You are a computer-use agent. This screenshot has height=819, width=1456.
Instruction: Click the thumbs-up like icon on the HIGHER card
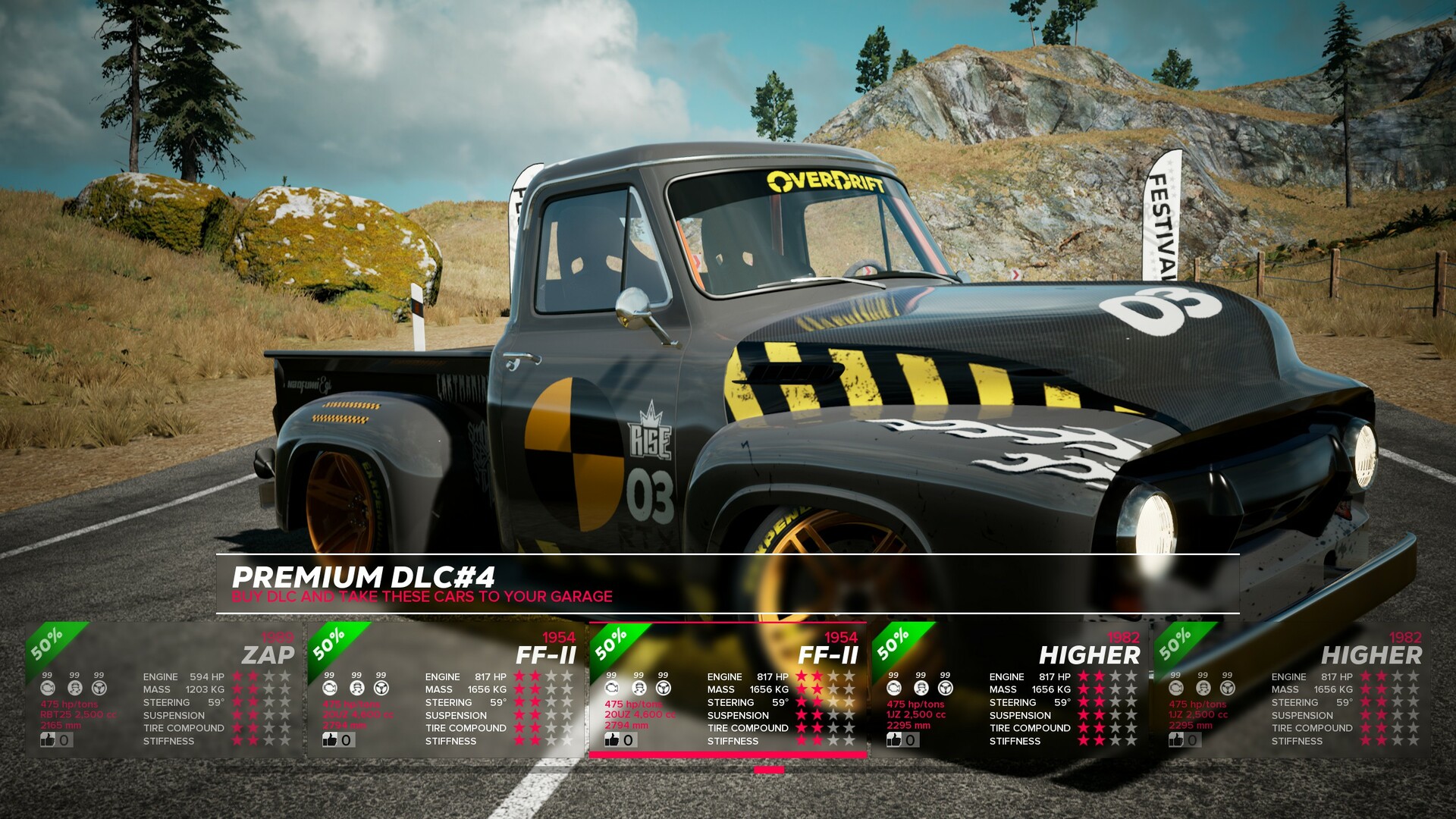coord(894,739)
